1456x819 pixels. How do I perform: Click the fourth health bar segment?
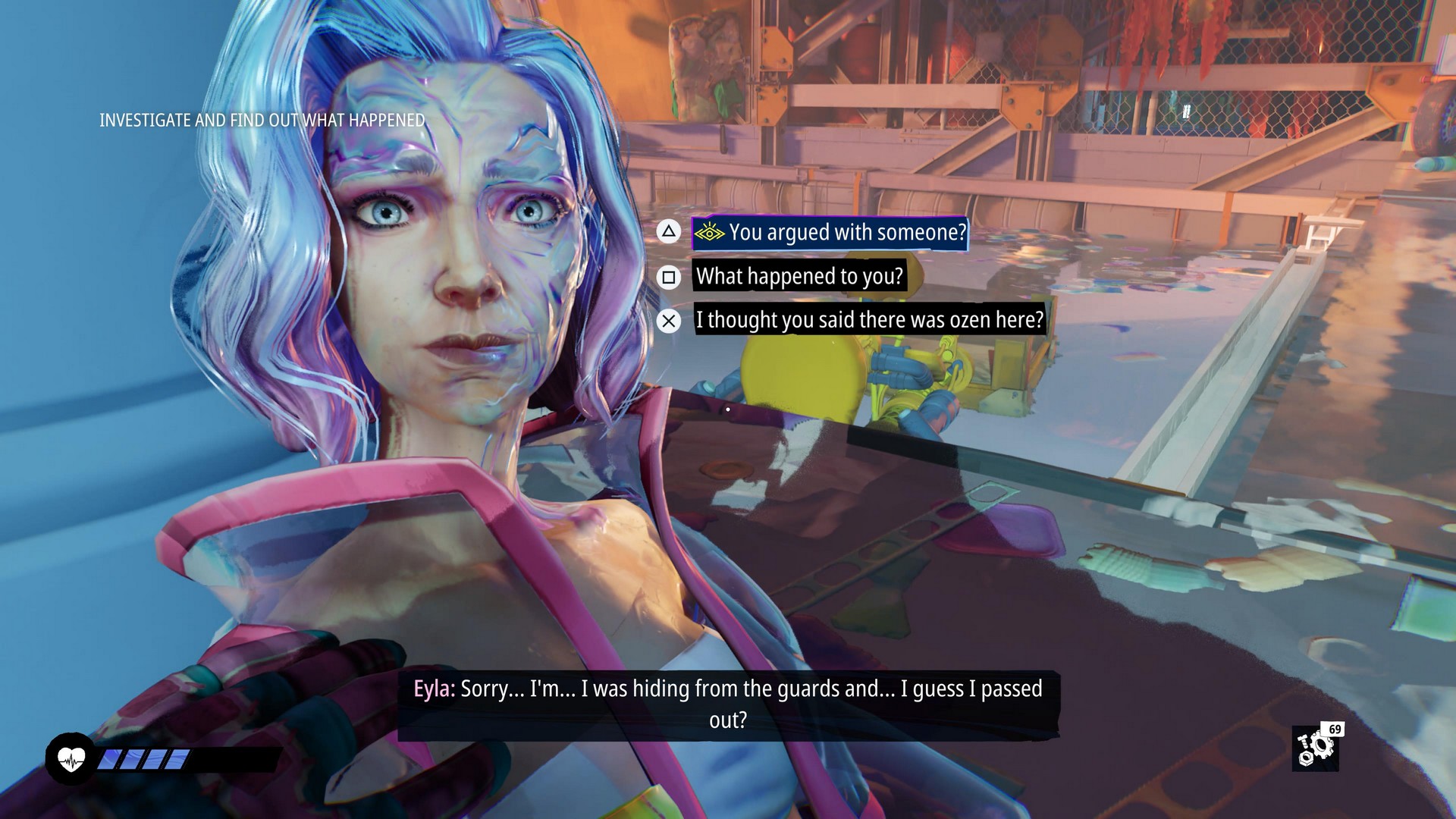(x=176, y=758)
